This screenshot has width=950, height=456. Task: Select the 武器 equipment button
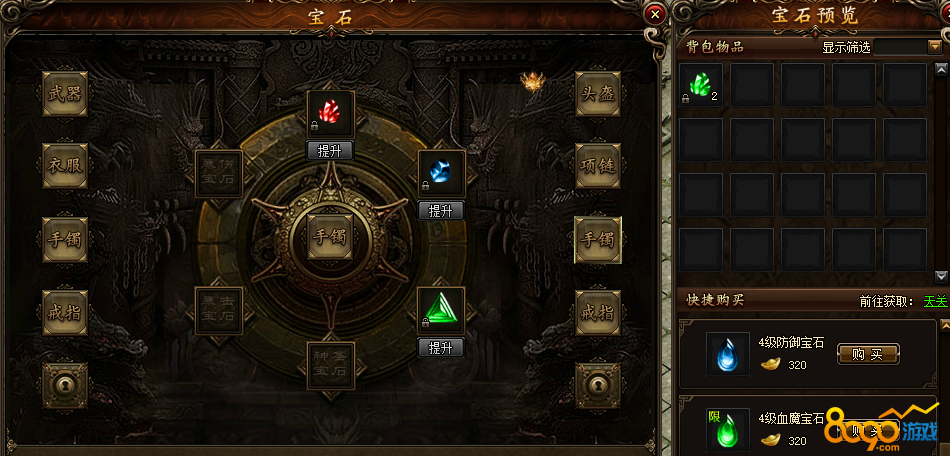click(65, 94)
